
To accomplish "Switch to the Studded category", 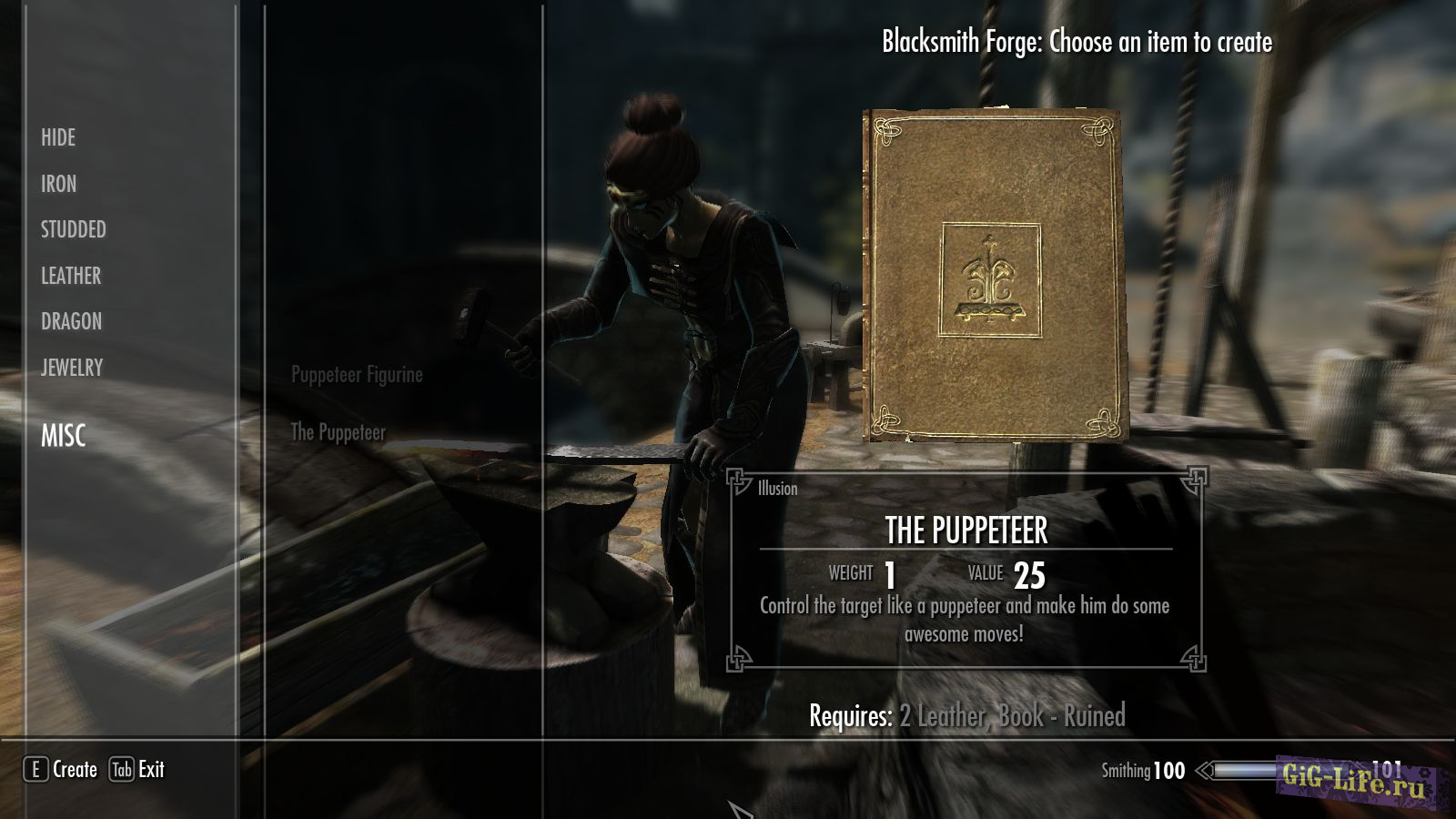I will (x=73, y=229).
